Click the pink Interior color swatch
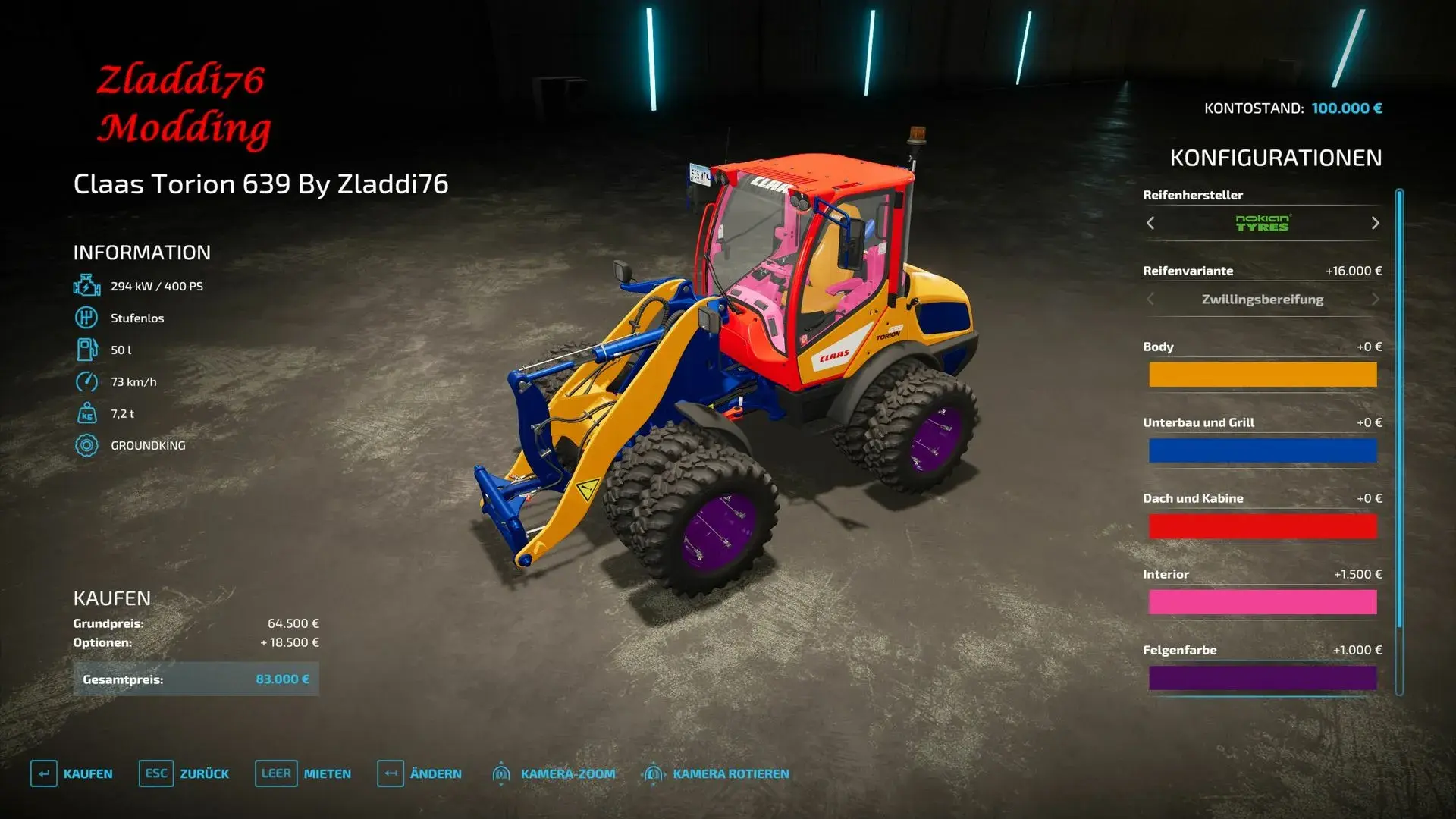 (1263, 602)
